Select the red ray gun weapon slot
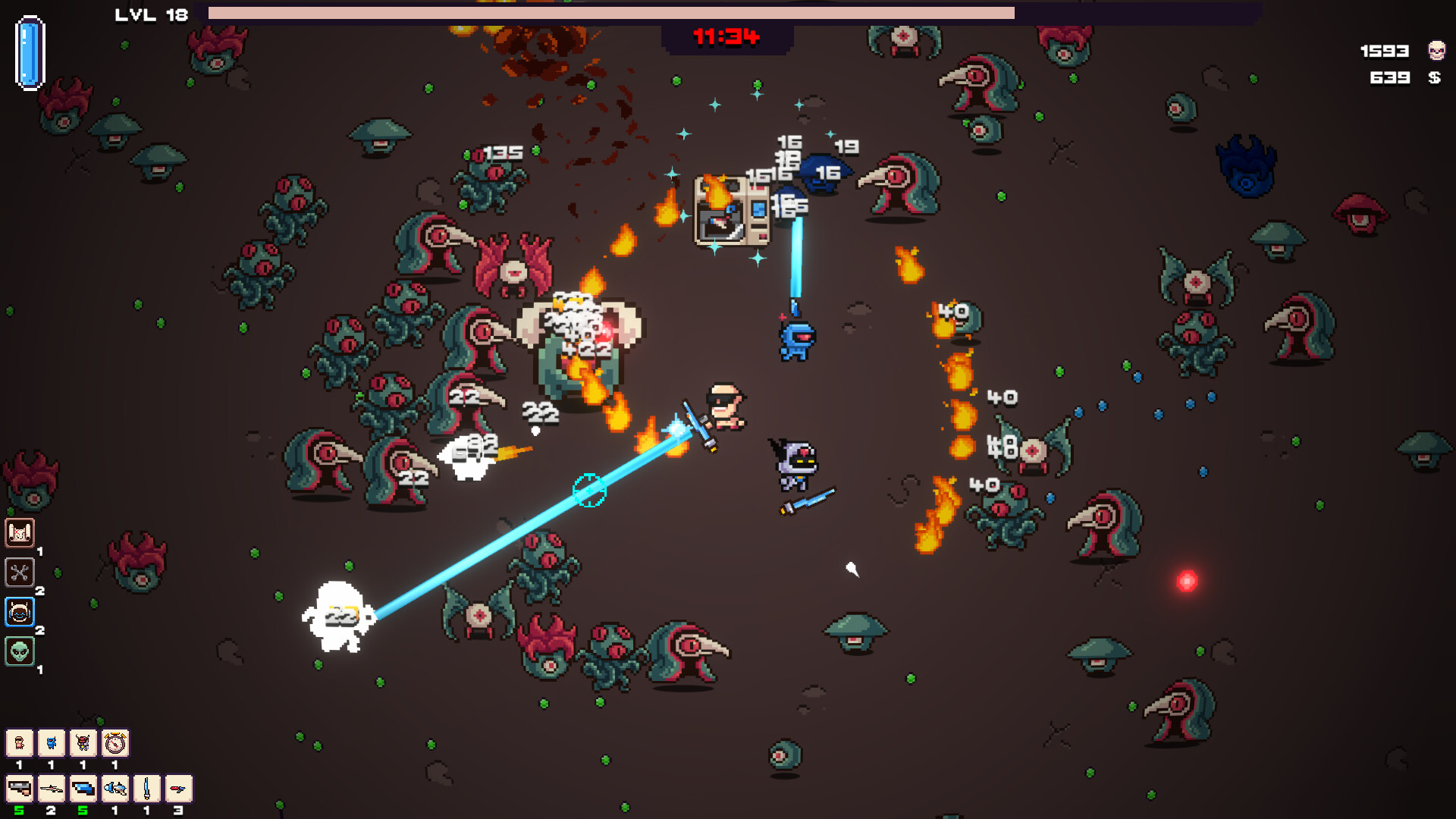1456x819 pixels. tap(177, 789)
